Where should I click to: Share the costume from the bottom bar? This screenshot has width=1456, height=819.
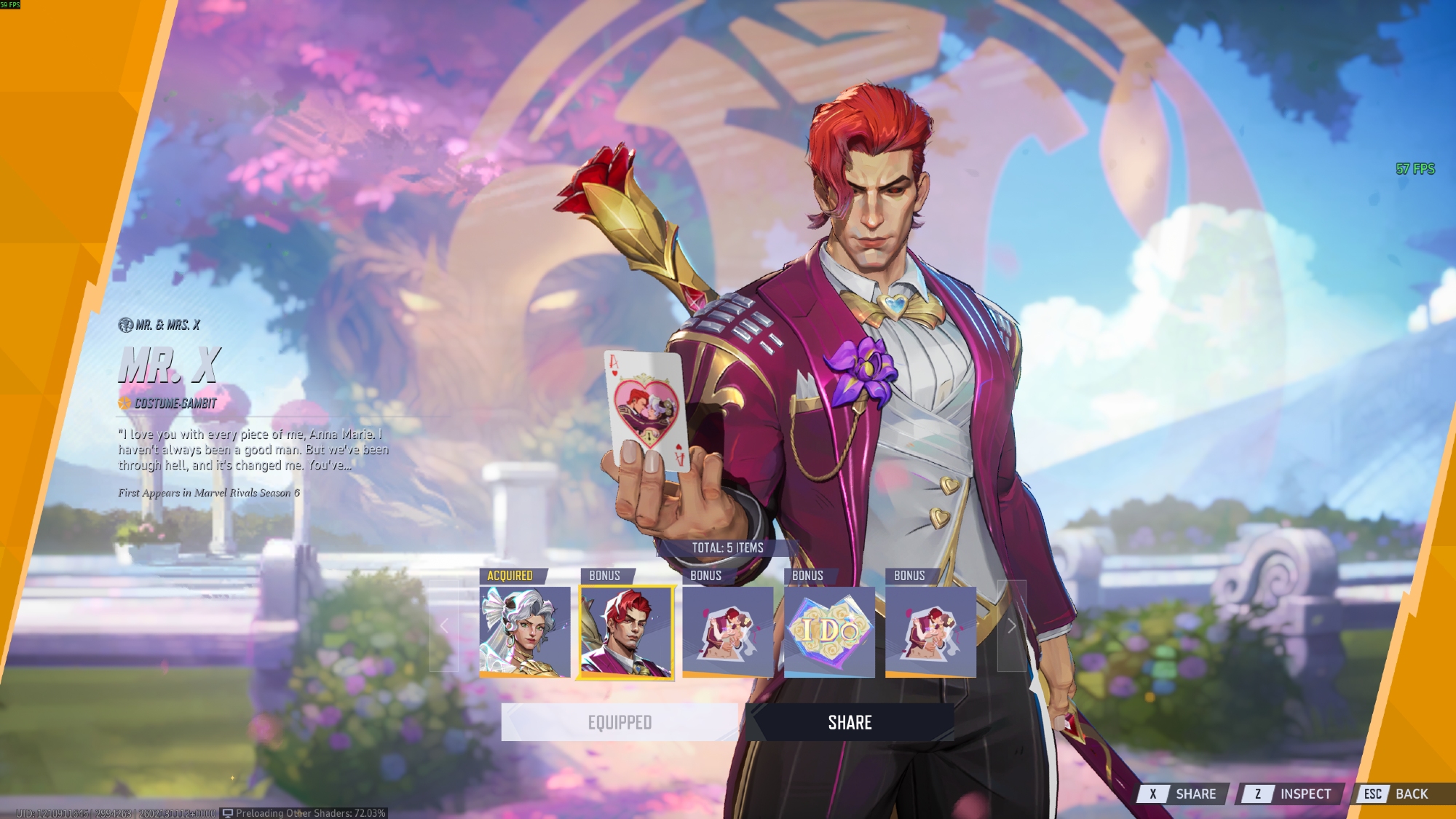coord(1183,794)
